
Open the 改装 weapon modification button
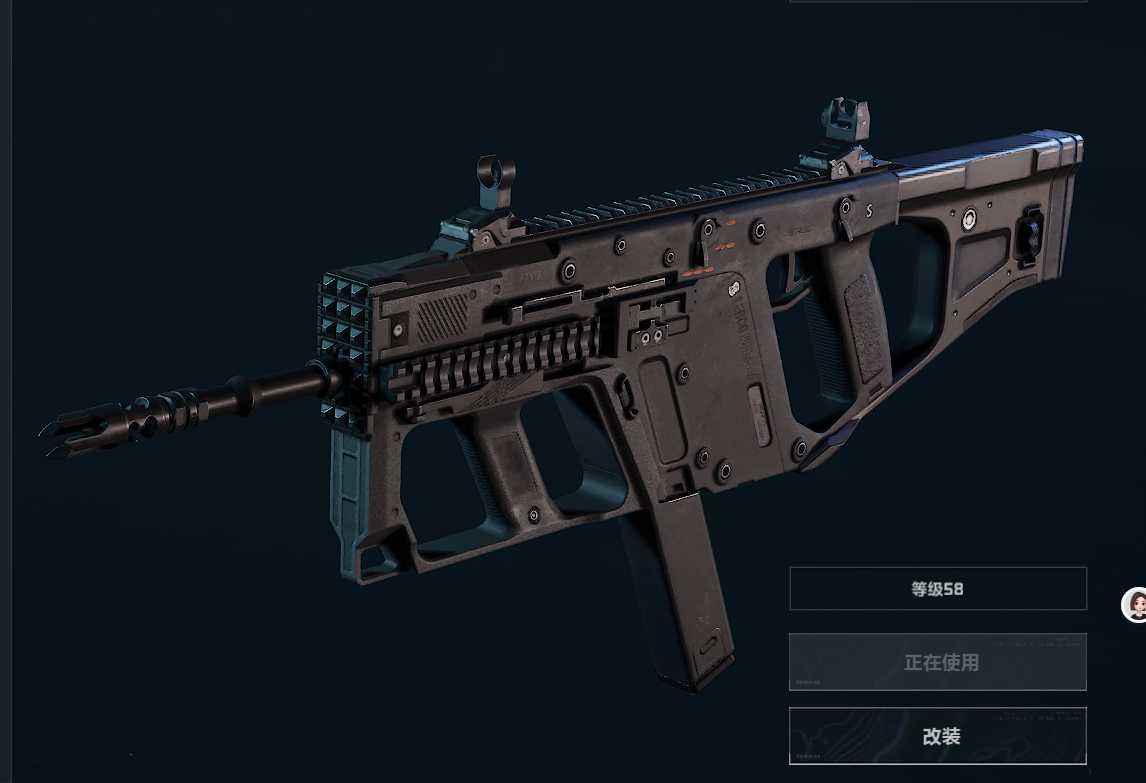point(937,736)
